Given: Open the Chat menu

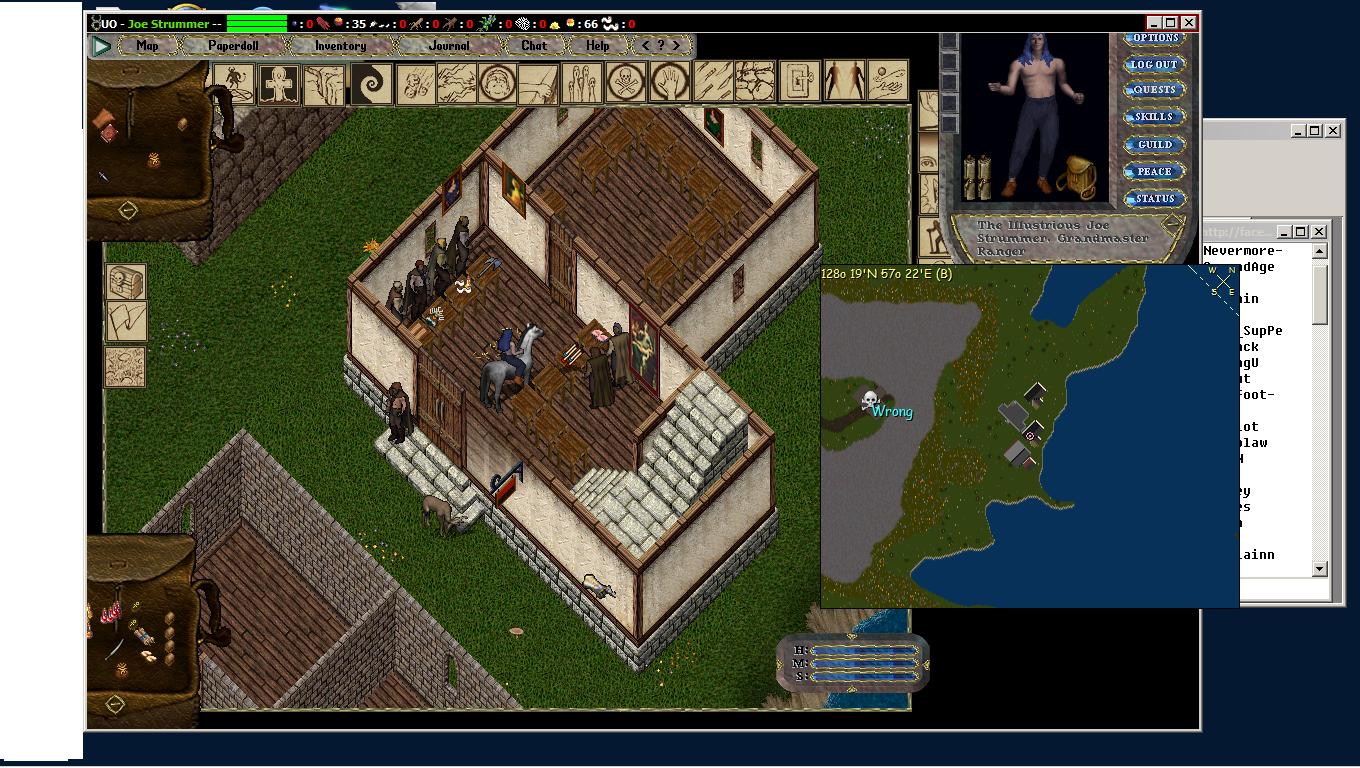Looking at the screenshot, I should [534, 46].
